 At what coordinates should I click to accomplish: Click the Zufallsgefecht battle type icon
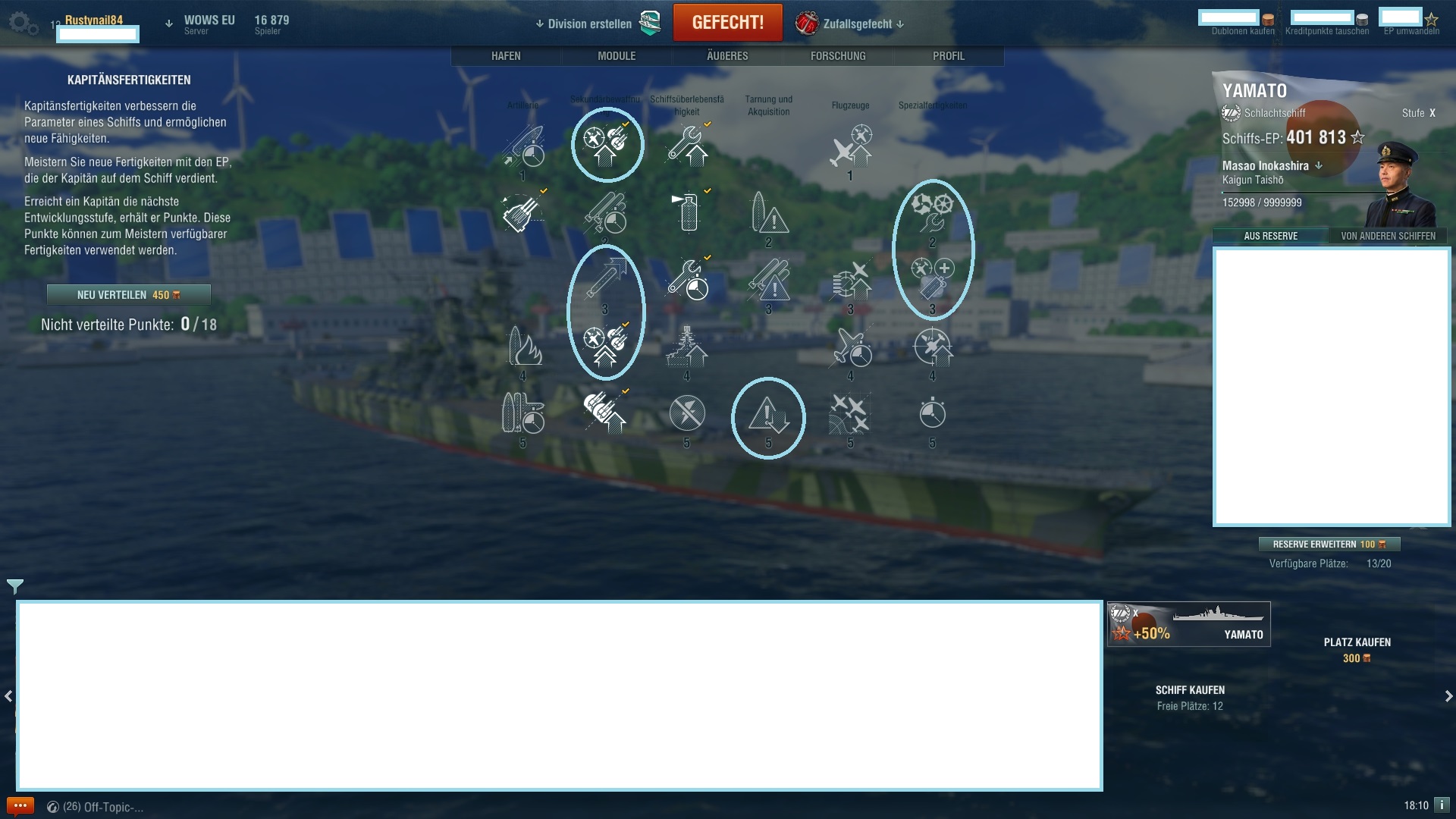click(x=805, y=23)
